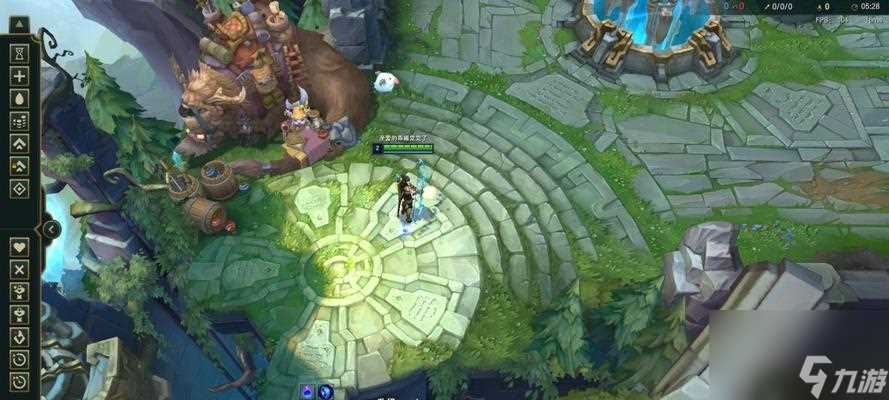The height and width of the screenshot is (400, 889).
Task: Choose the diamond-shaped tool button
Action: [19, 189]
